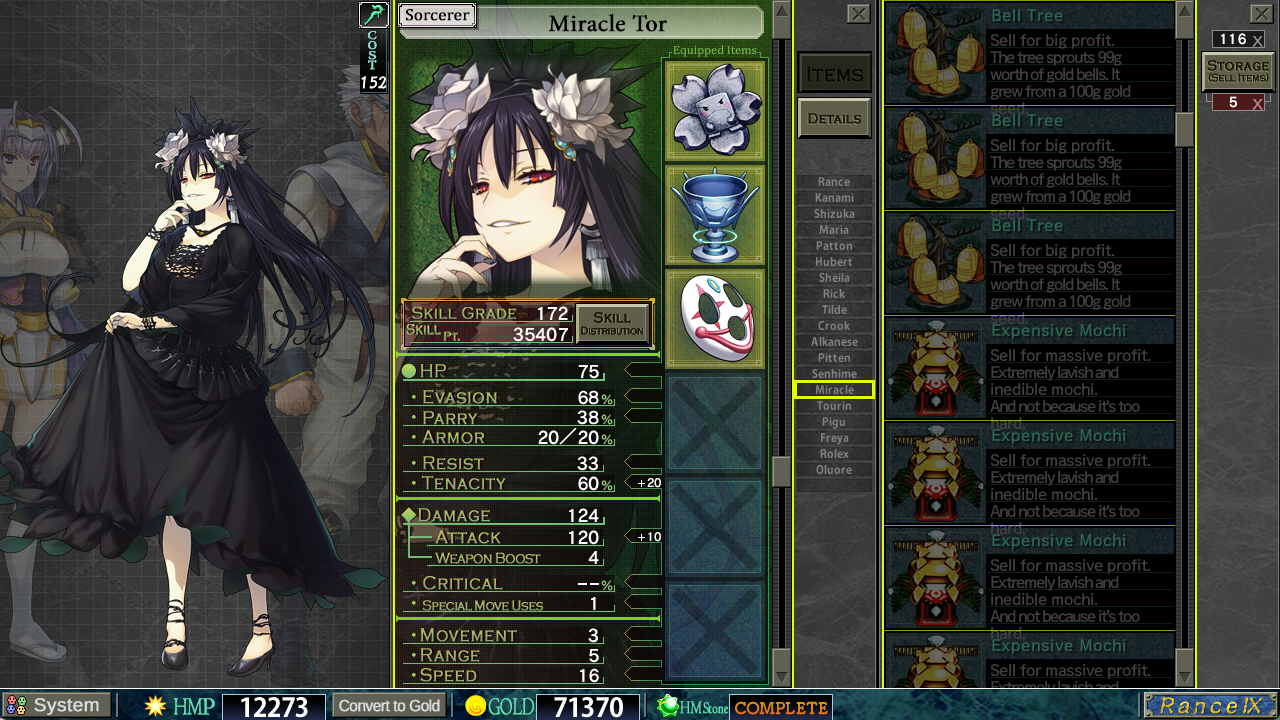Select the equipped white flower item
Viewport: 1280px width, 720px height.
pos(714,109)
